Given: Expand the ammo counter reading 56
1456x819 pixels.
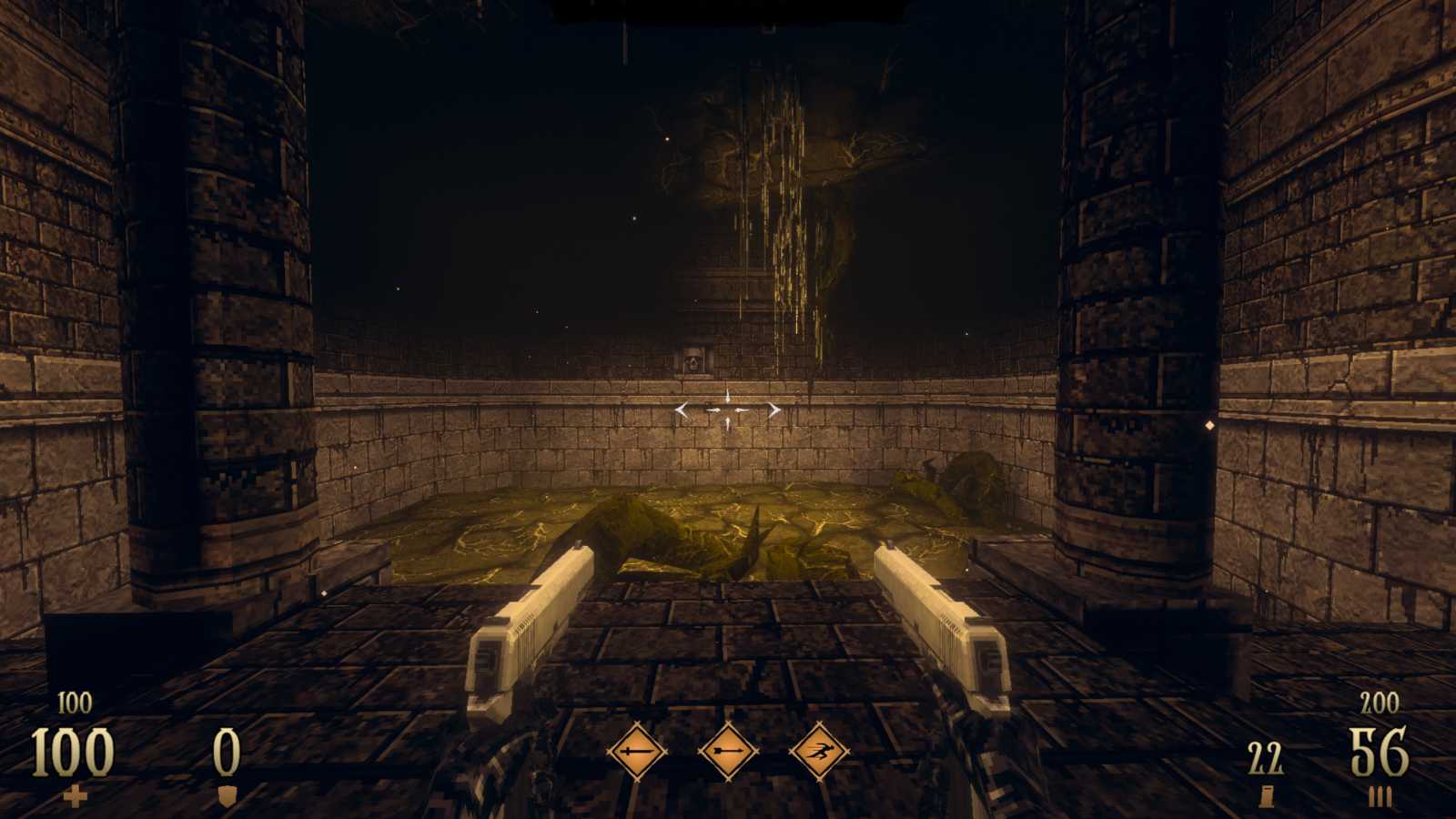Looking at the screenshot, I should click(1380, 753).
